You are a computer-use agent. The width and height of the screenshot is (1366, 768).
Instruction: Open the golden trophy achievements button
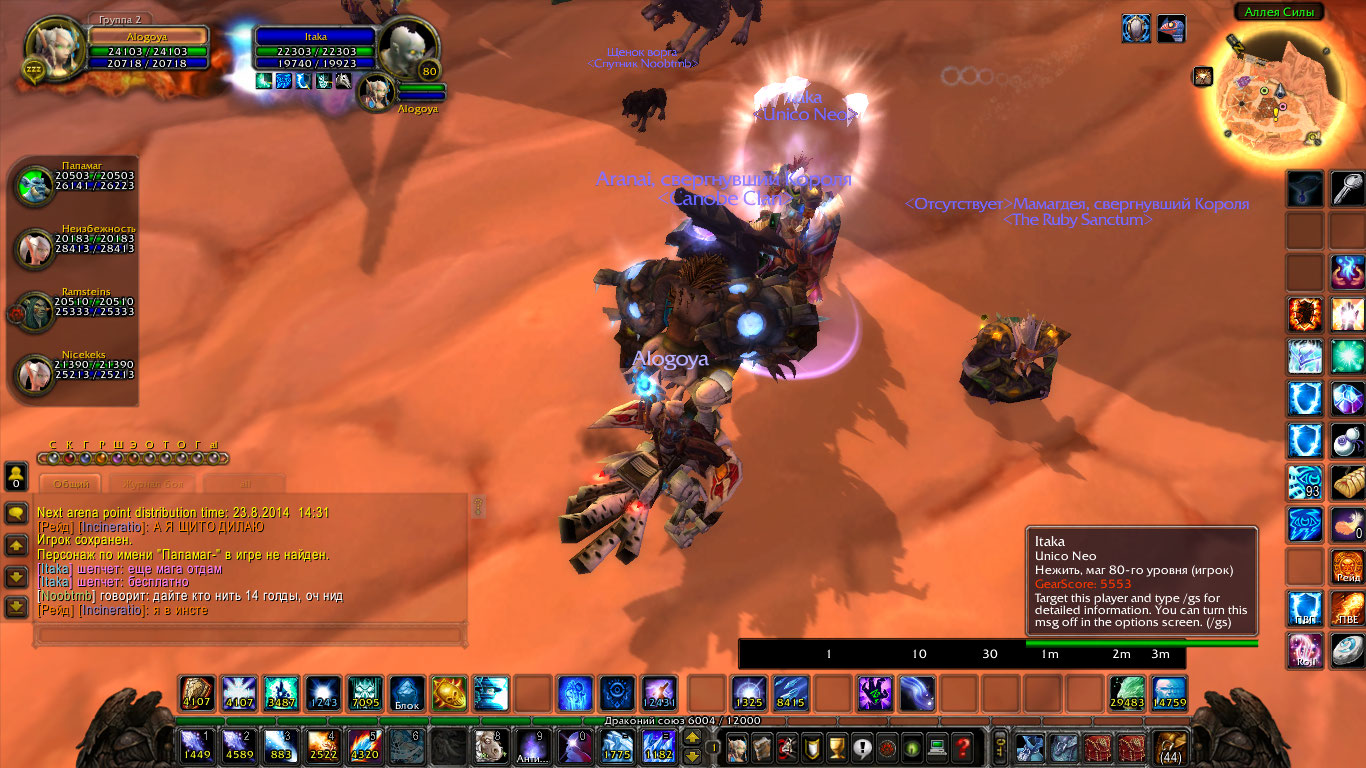click(838, 746)
